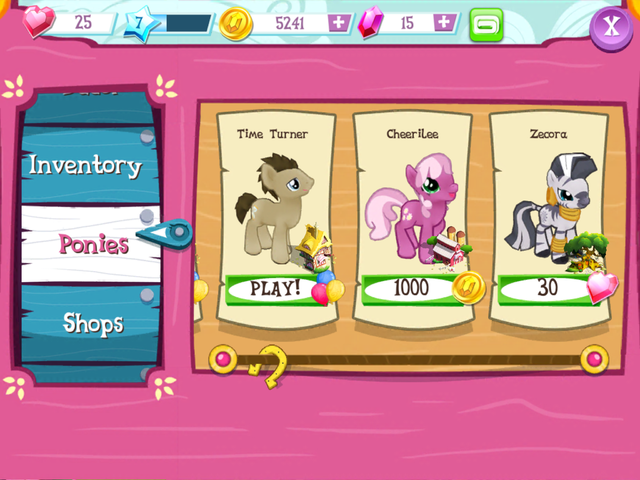Viewport: 640px width, 480px height.
Task: Add more gold coins with plus button
Action: [x=340, y=22]
